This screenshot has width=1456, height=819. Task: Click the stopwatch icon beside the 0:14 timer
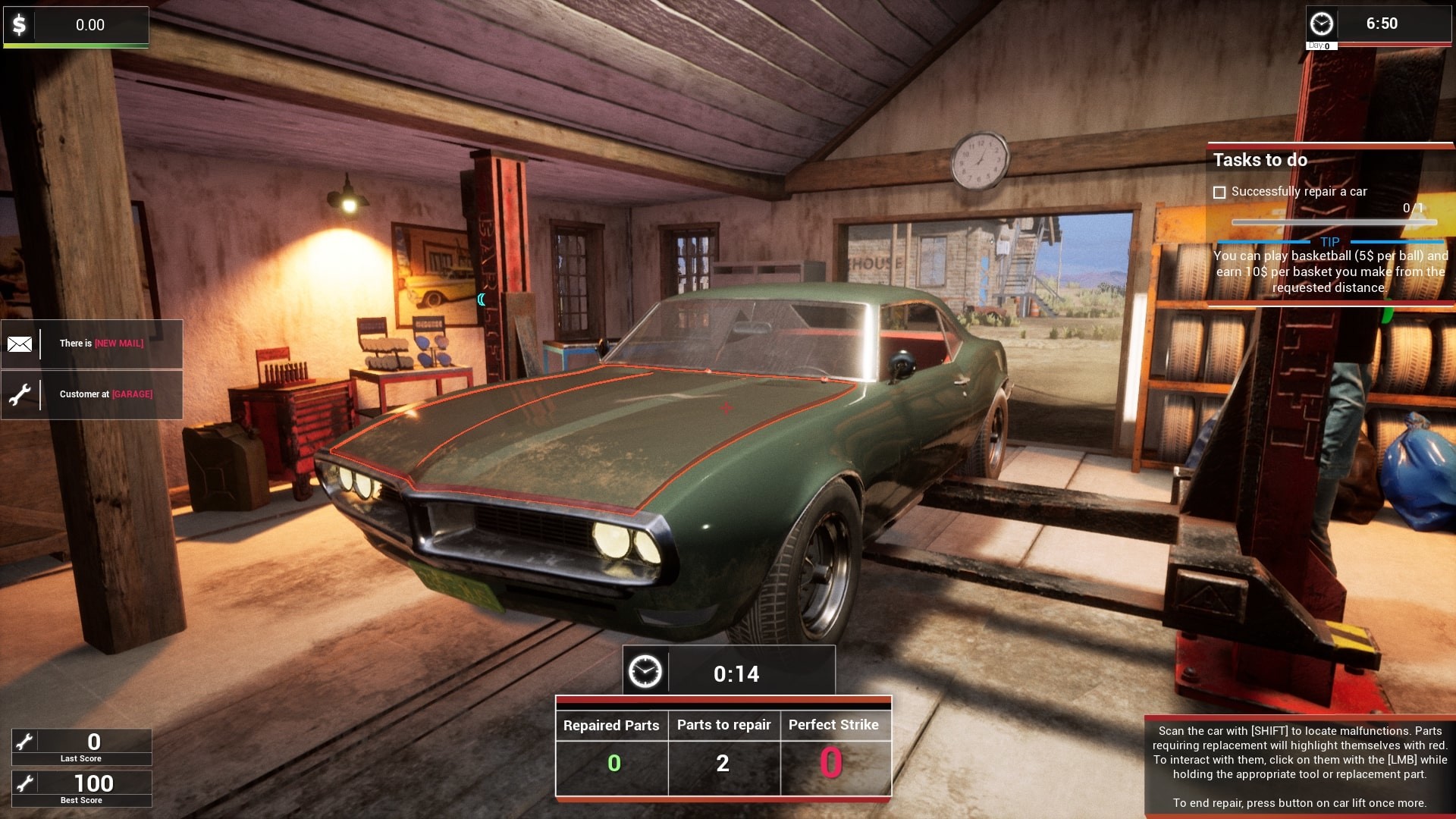[646, 672]
